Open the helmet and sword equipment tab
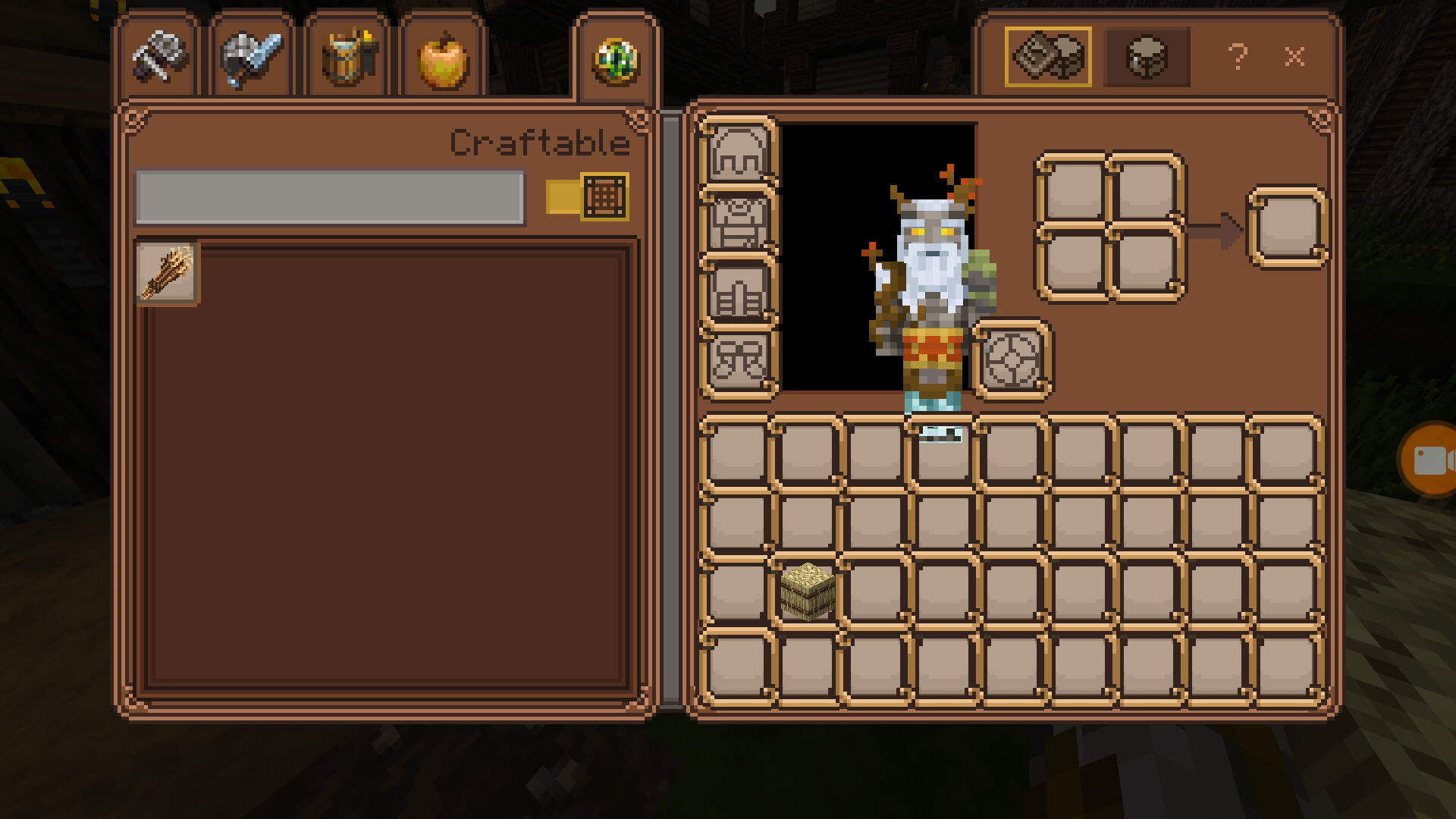1456x819 pixels. coord(252,58)
